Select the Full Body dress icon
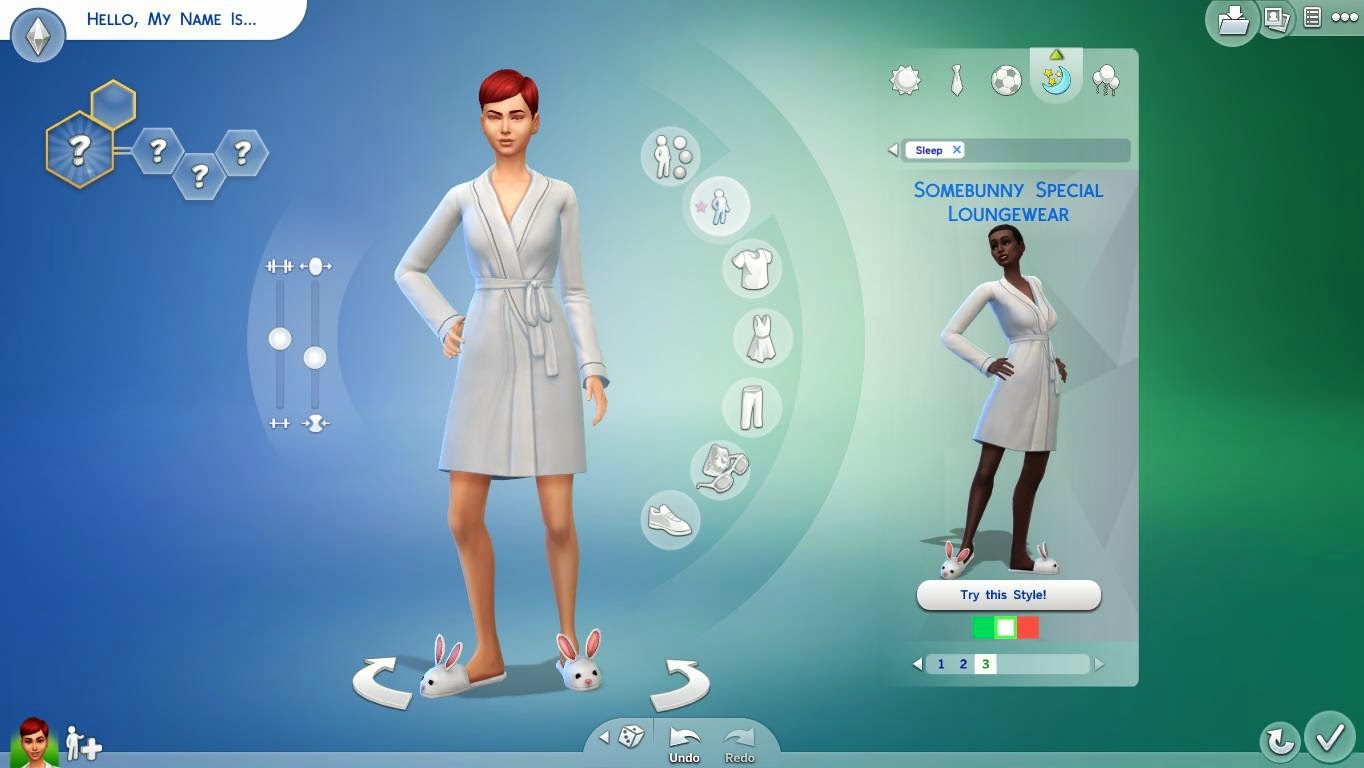Screen dimensions: 1364x768 pyautogui.click(x=763, y=339)
